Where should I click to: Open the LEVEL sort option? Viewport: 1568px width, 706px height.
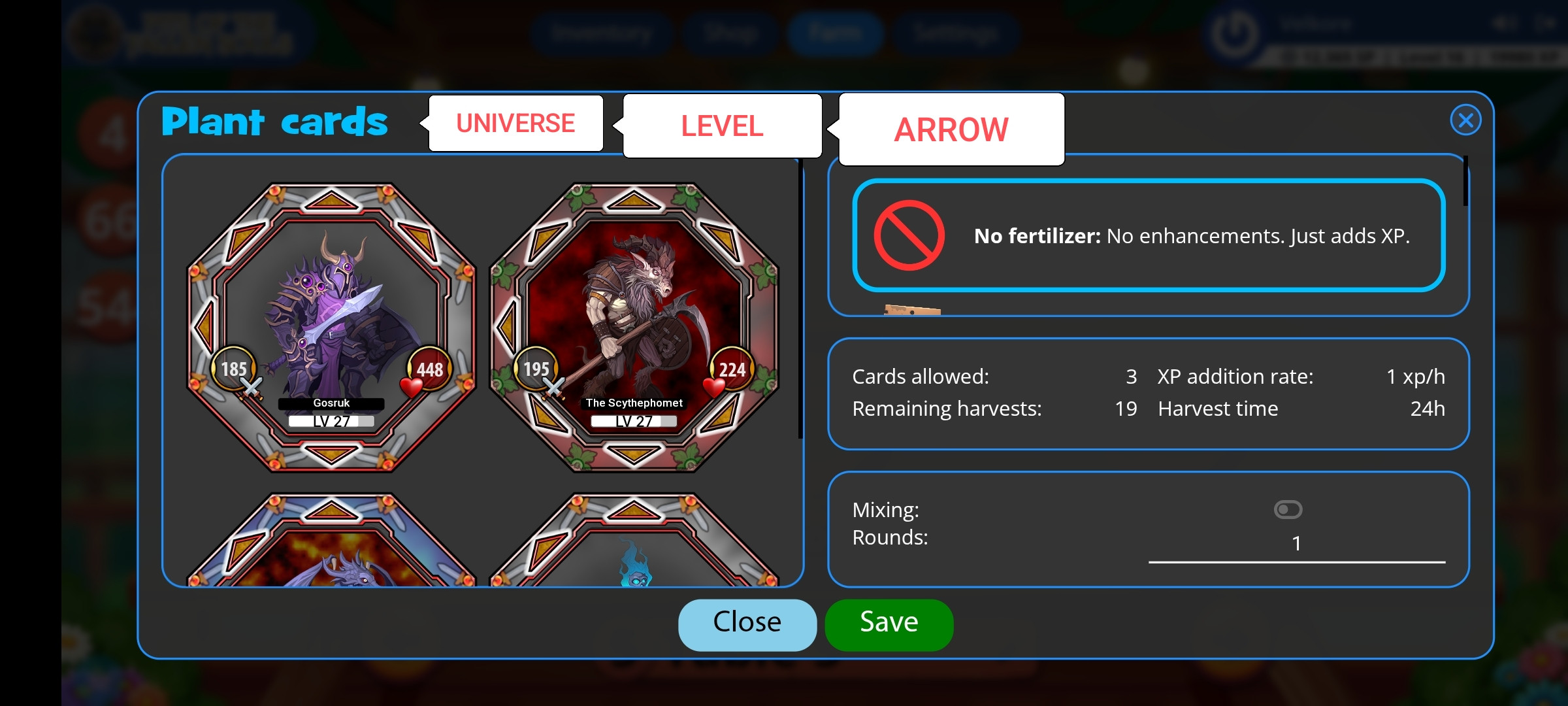(x=722, y=126)
